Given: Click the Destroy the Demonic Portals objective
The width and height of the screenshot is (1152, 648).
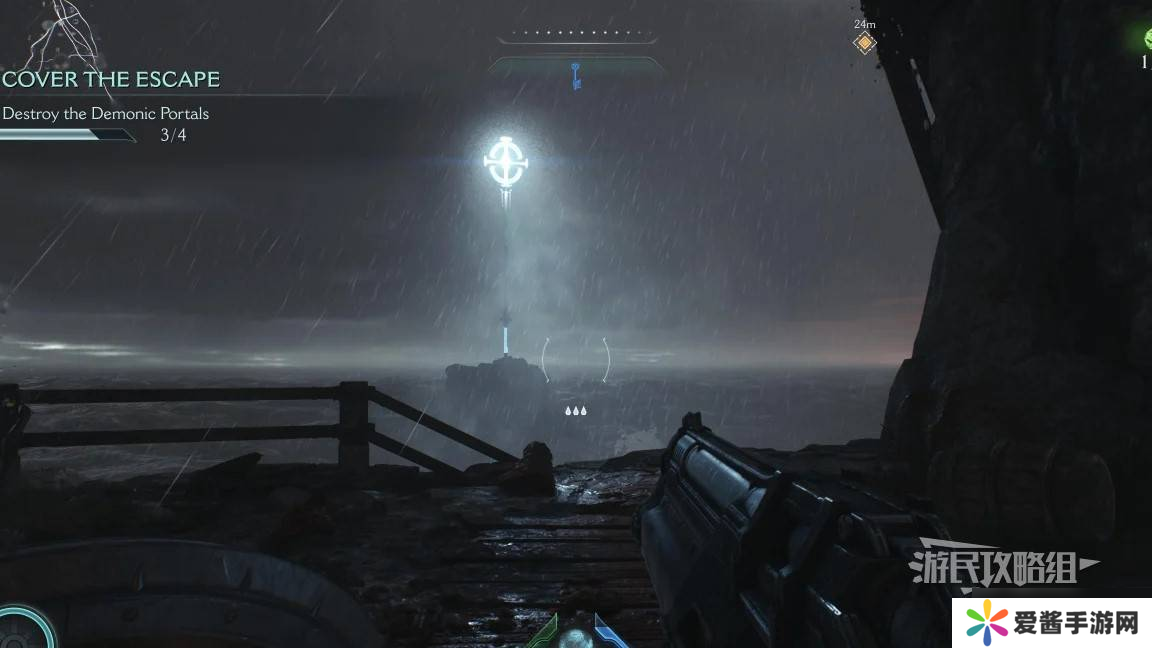Looking at the screenshot, I should 105,113.
